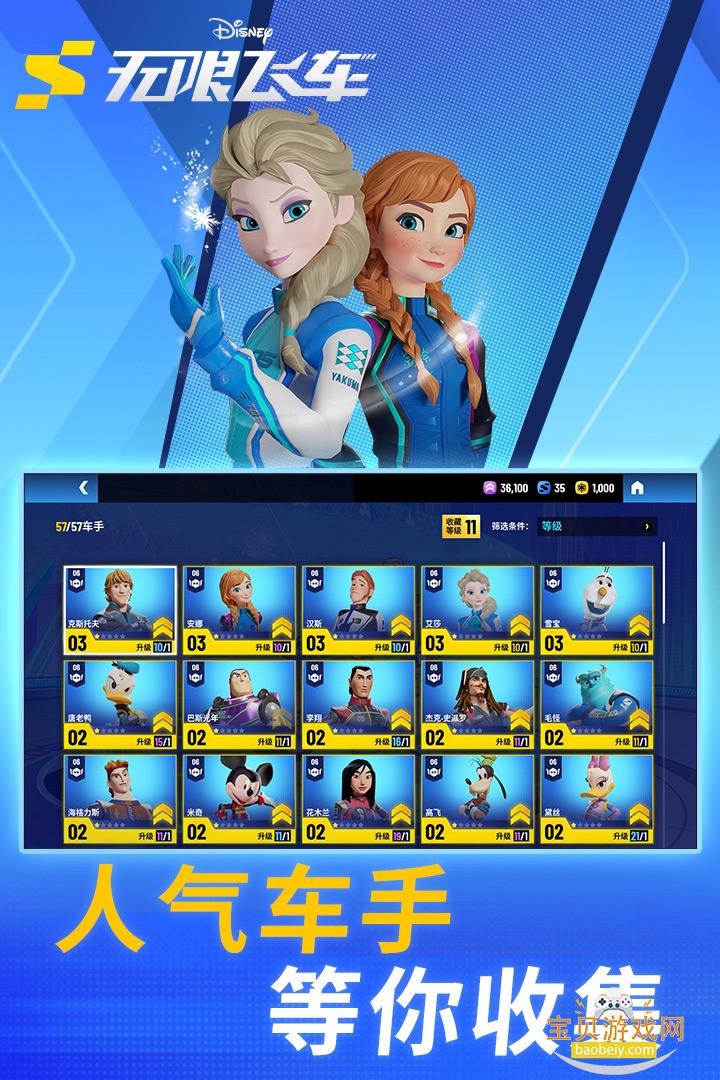Pick the 李翔 (Li Shang) racer card
The image size is (720, 1080).
point(358,704)
